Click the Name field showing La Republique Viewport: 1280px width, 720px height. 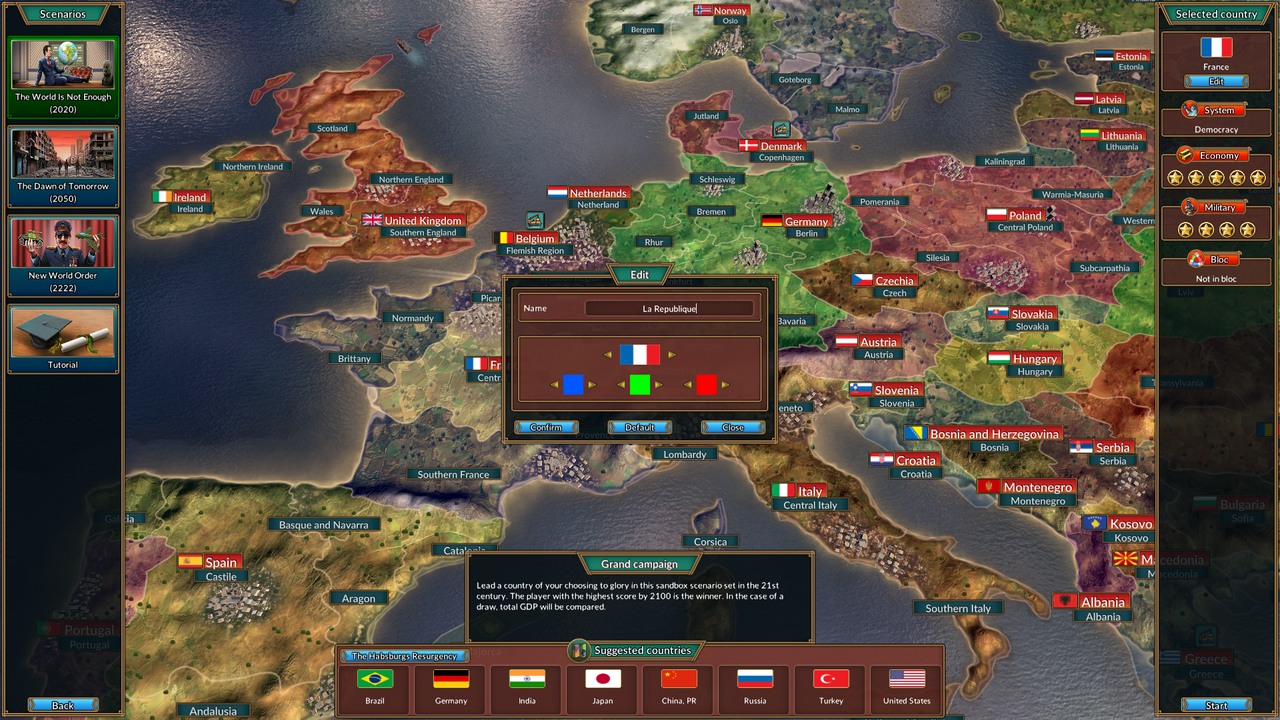click(670, 308)
